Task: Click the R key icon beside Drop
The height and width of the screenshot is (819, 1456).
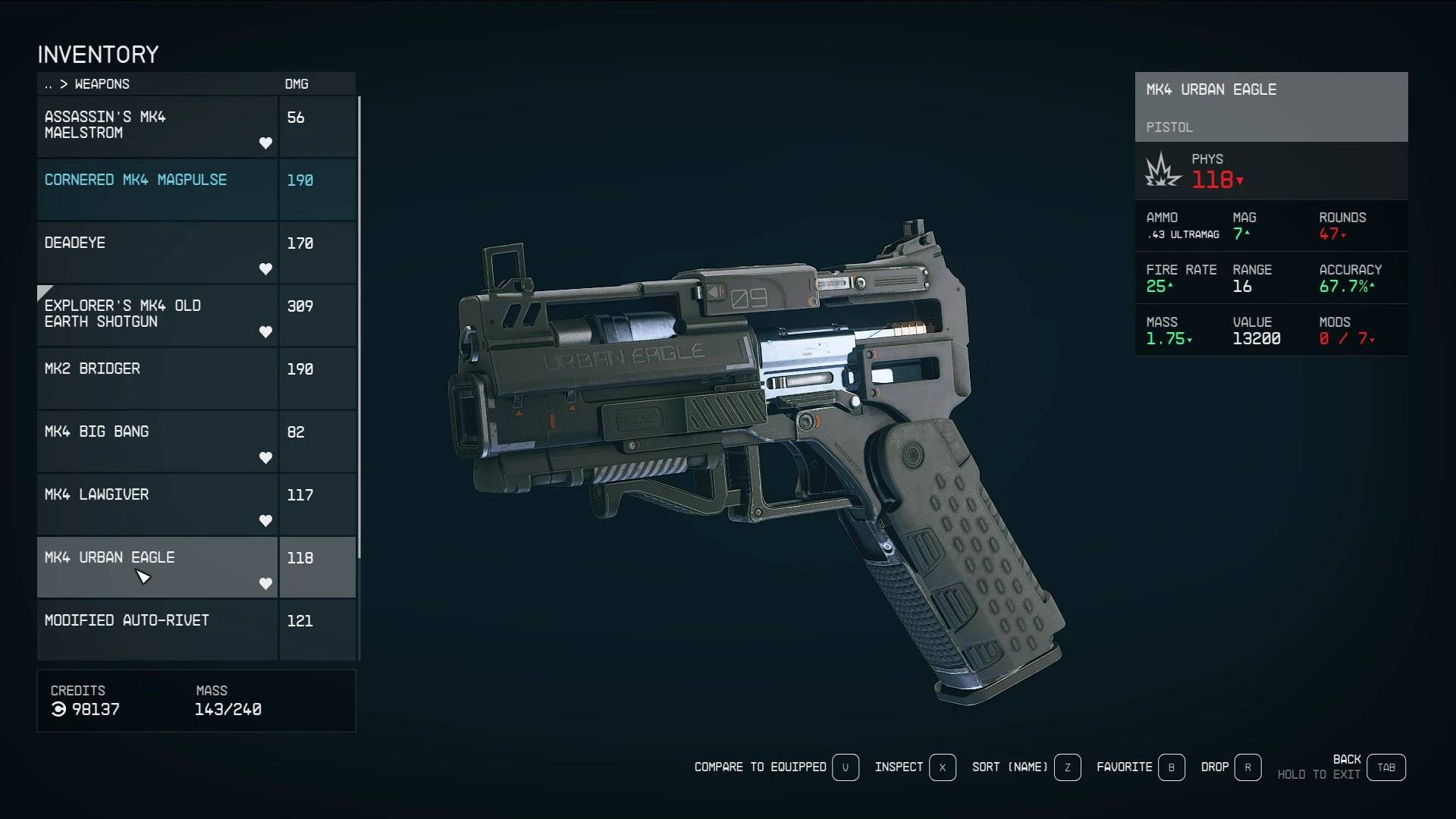Action: tap(1248, 767)
